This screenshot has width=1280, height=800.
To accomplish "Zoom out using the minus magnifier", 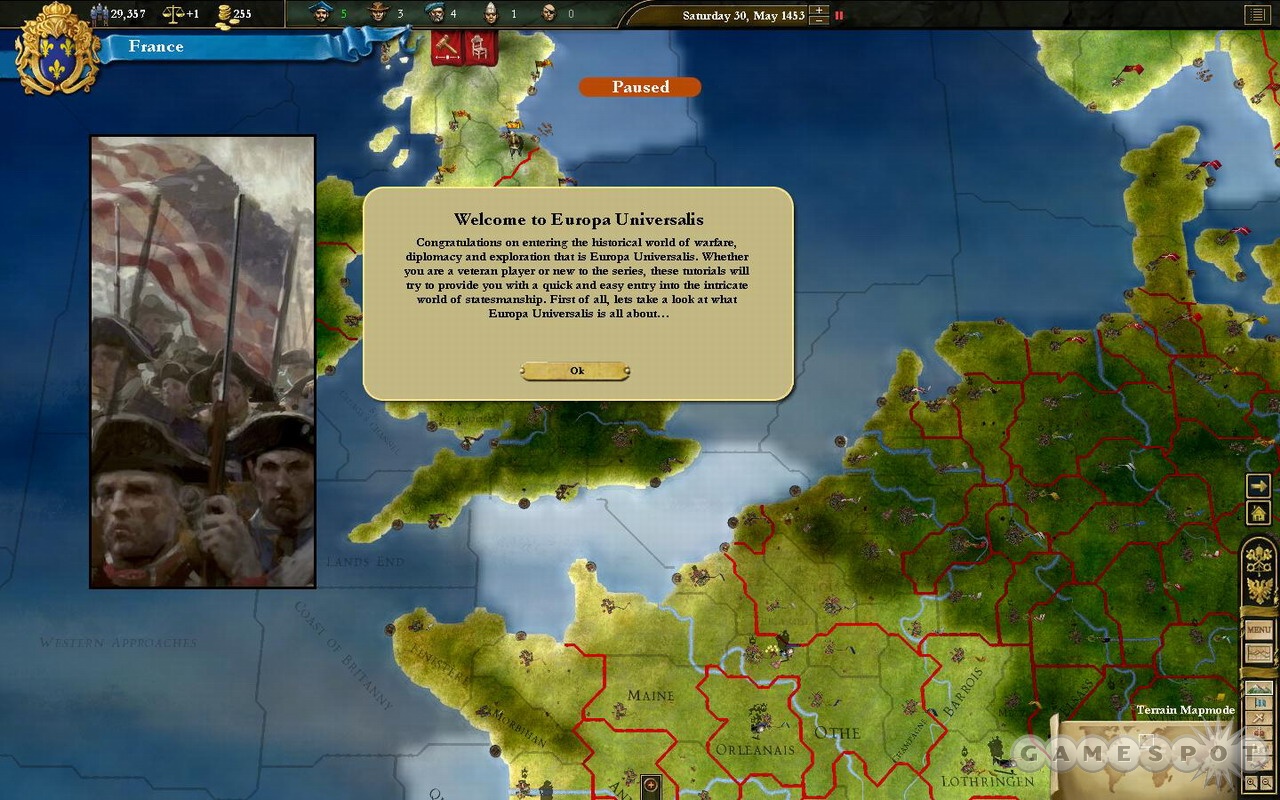I will 1268,784.
